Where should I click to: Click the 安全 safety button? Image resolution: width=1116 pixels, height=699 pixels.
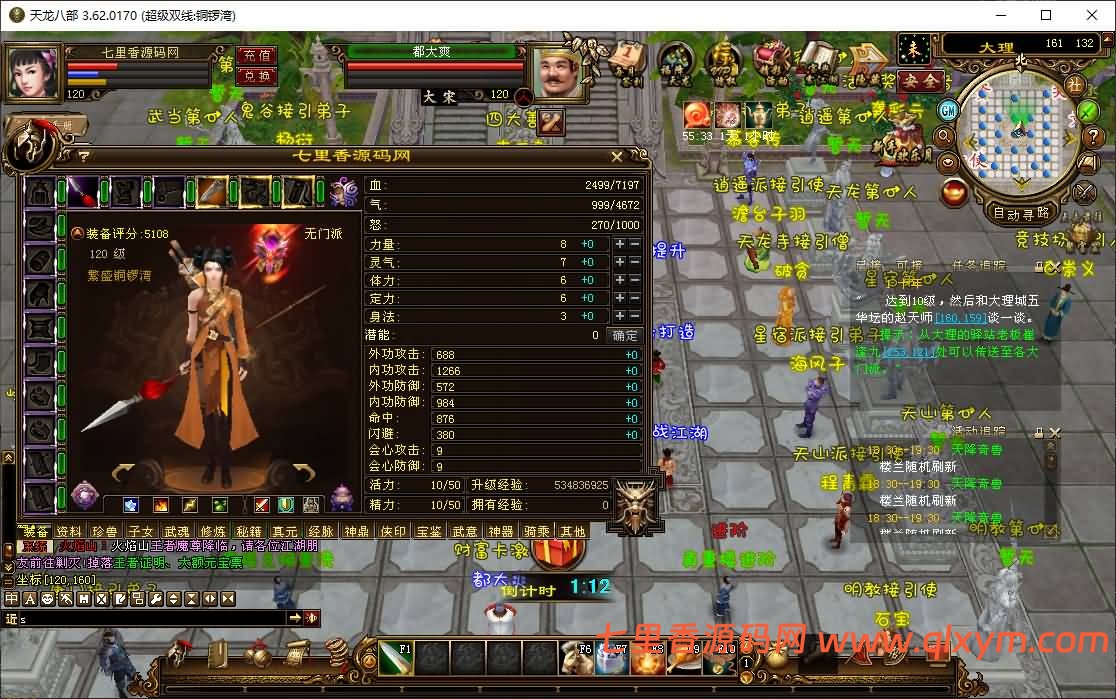pyautogui.click(x=920, y=82)
